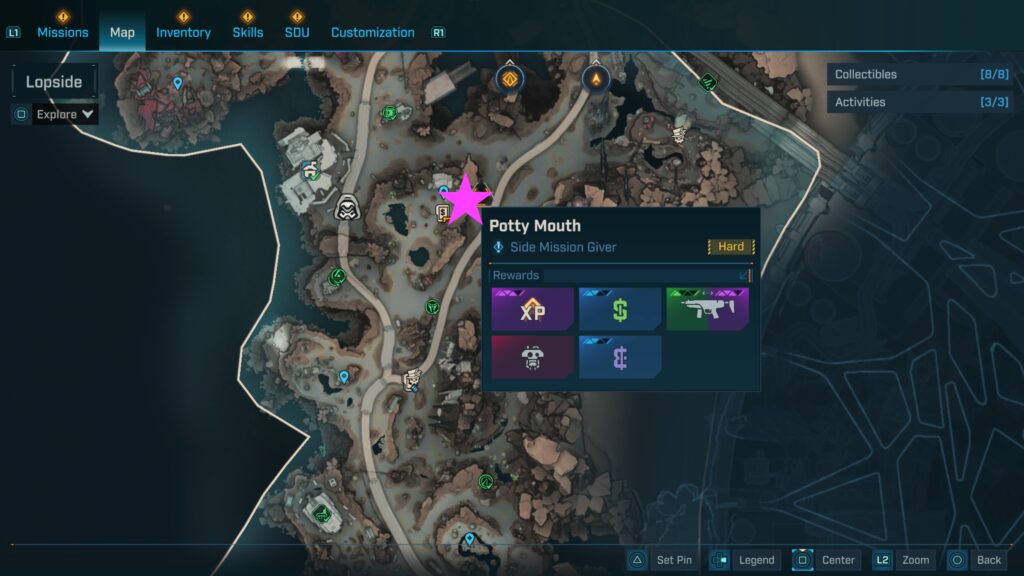Go to the Skills tab
This screenshot has width=1024, height=576.
click(248, 32)
